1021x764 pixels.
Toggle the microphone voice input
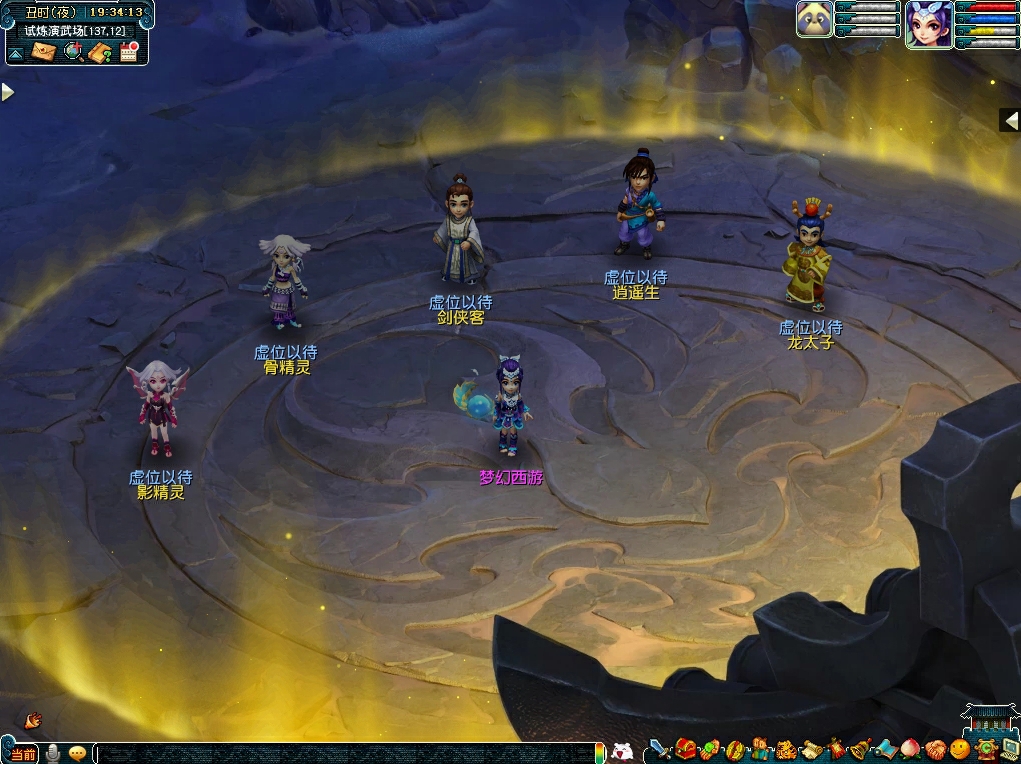pos(51,753)
